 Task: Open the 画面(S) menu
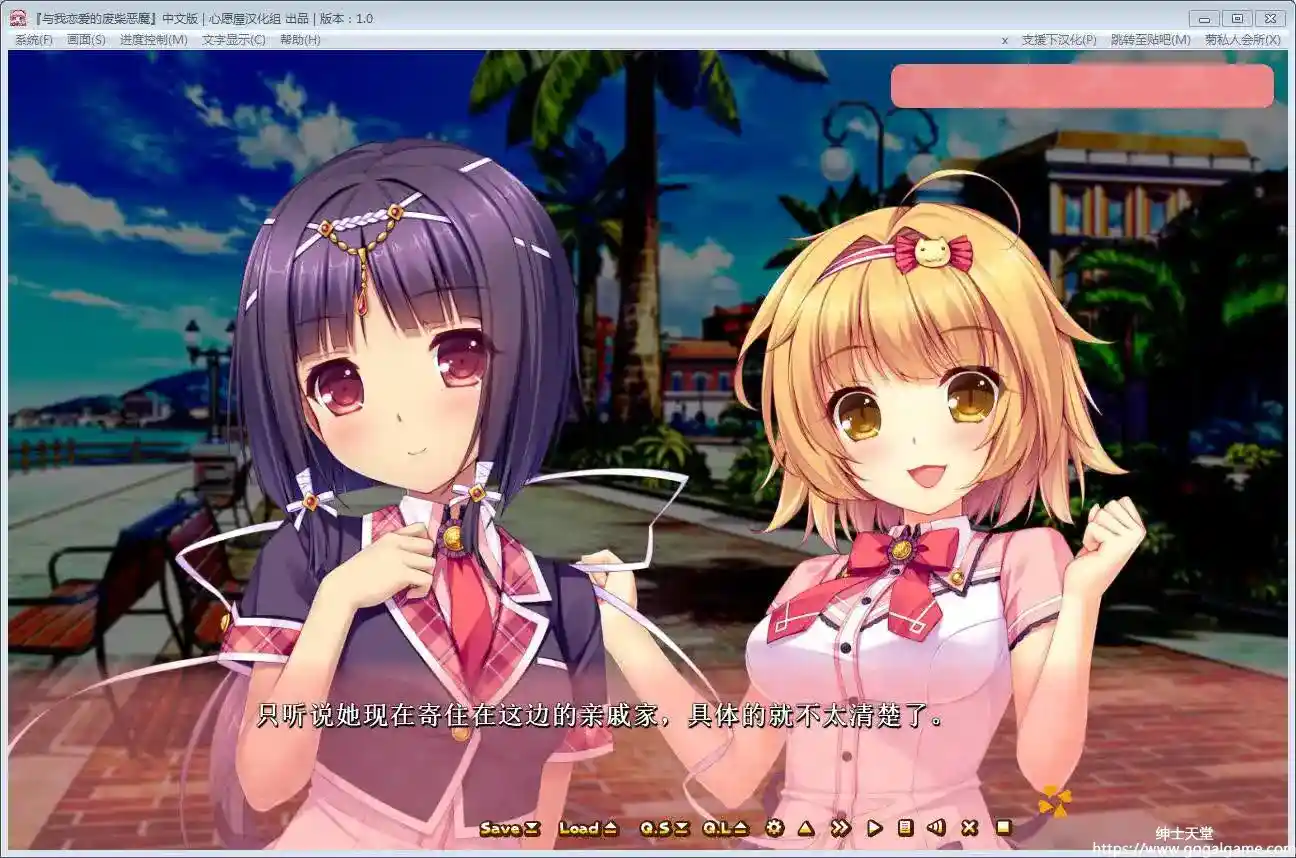[x=86, y=40]
